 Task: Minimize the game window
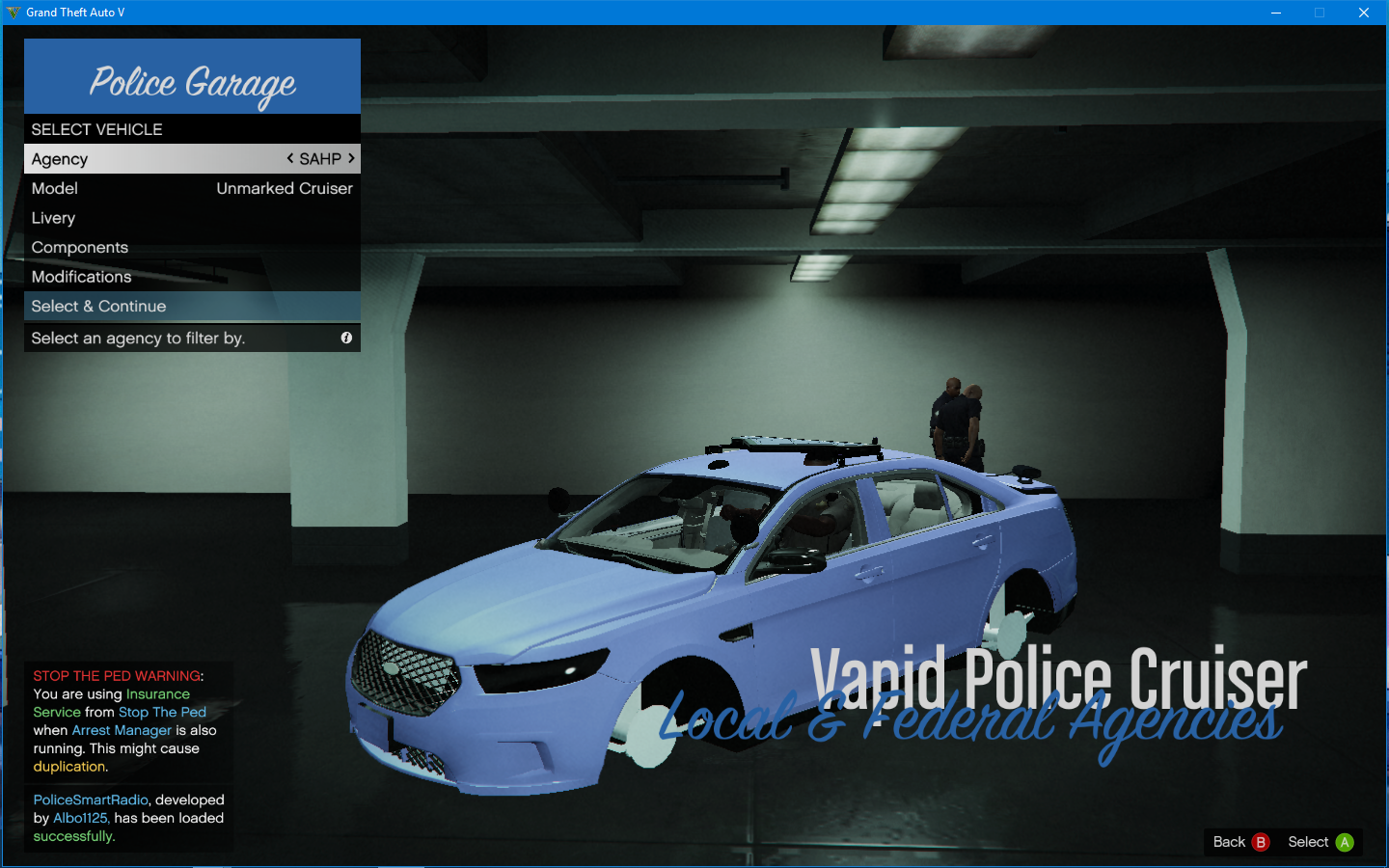point(1275,13)
